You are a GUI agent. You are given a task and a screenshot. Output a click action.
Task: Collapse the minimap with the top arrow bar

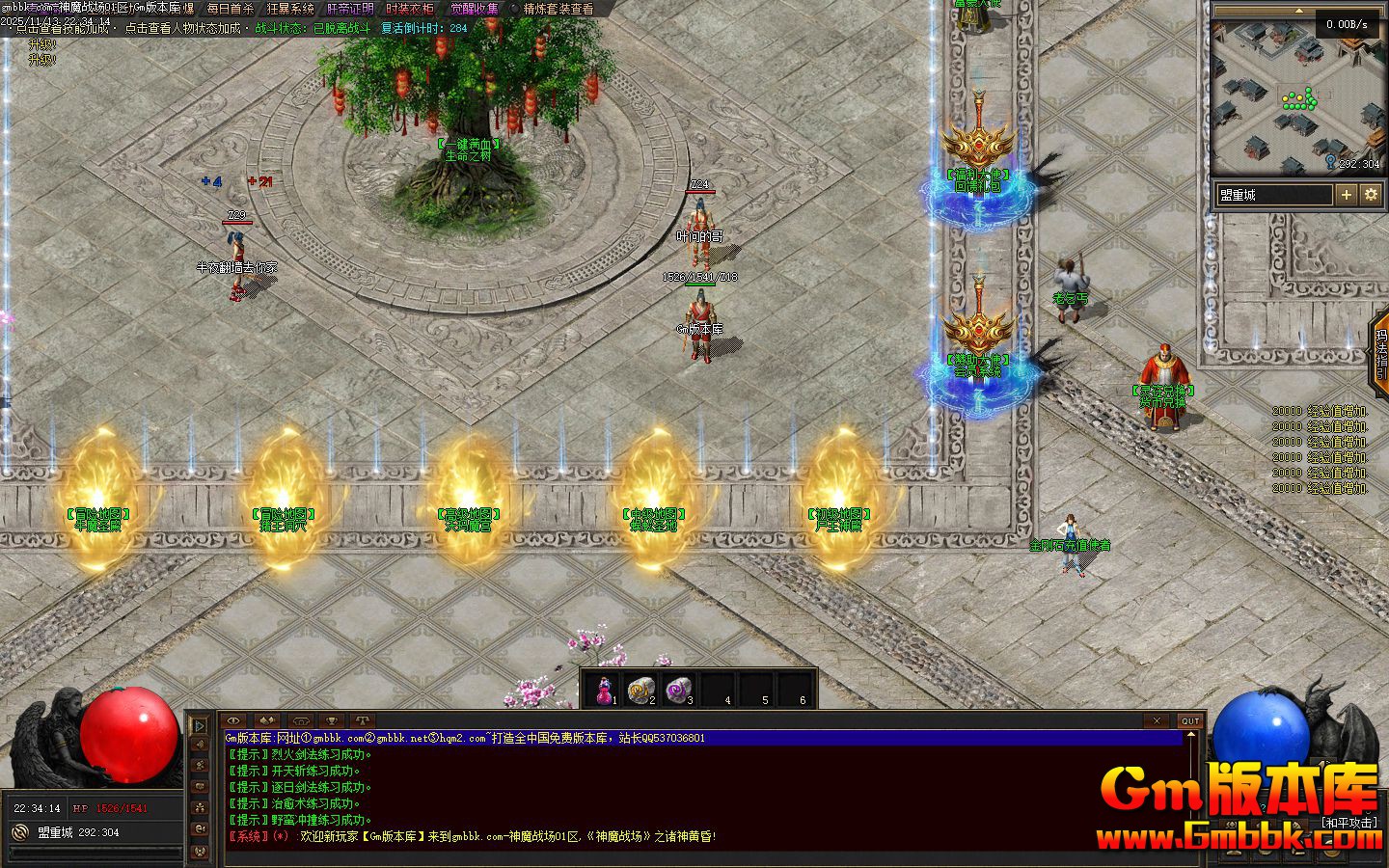point(1299,13)
